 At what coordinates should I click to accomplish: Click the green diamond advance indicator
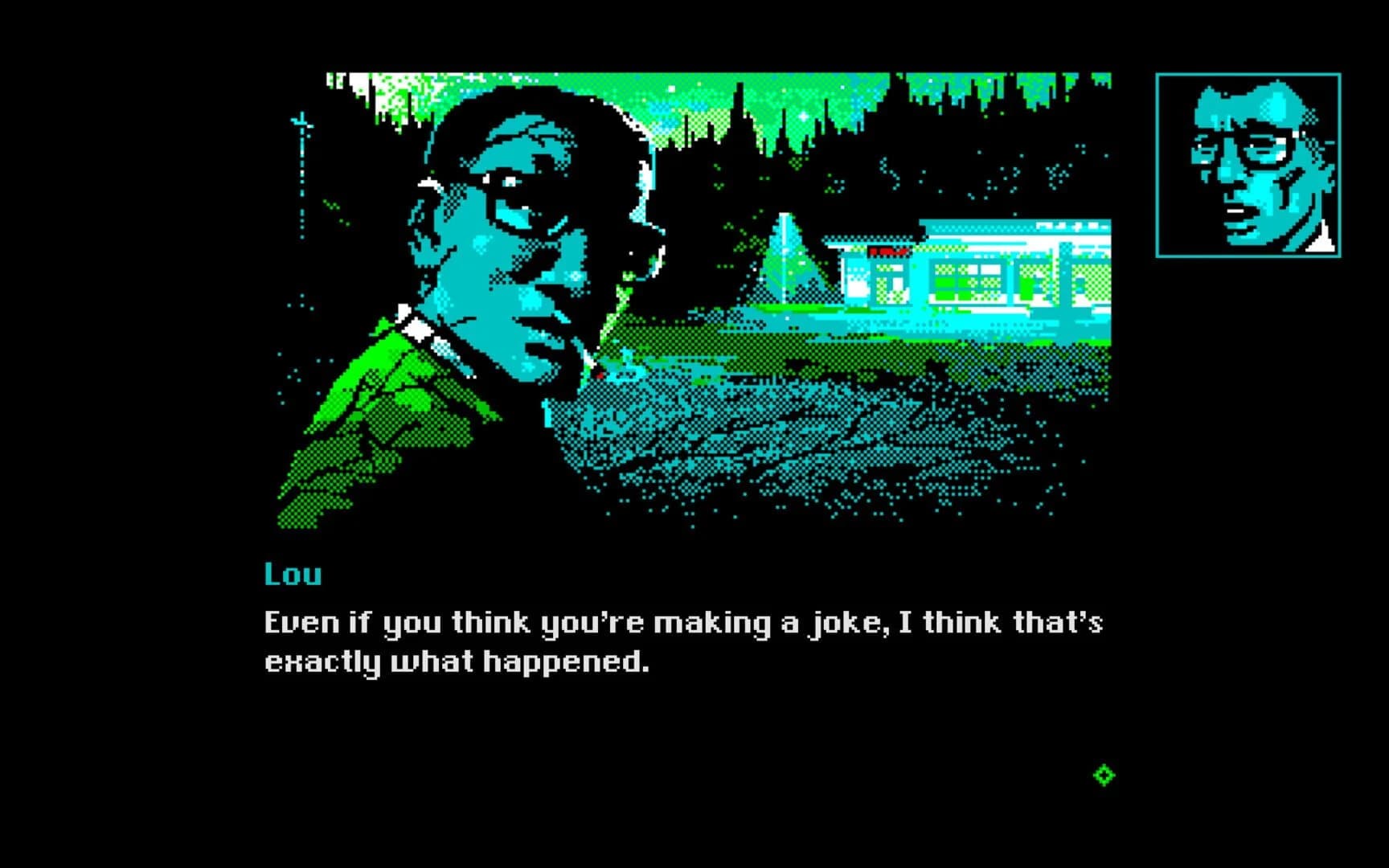pos(1105,774)
